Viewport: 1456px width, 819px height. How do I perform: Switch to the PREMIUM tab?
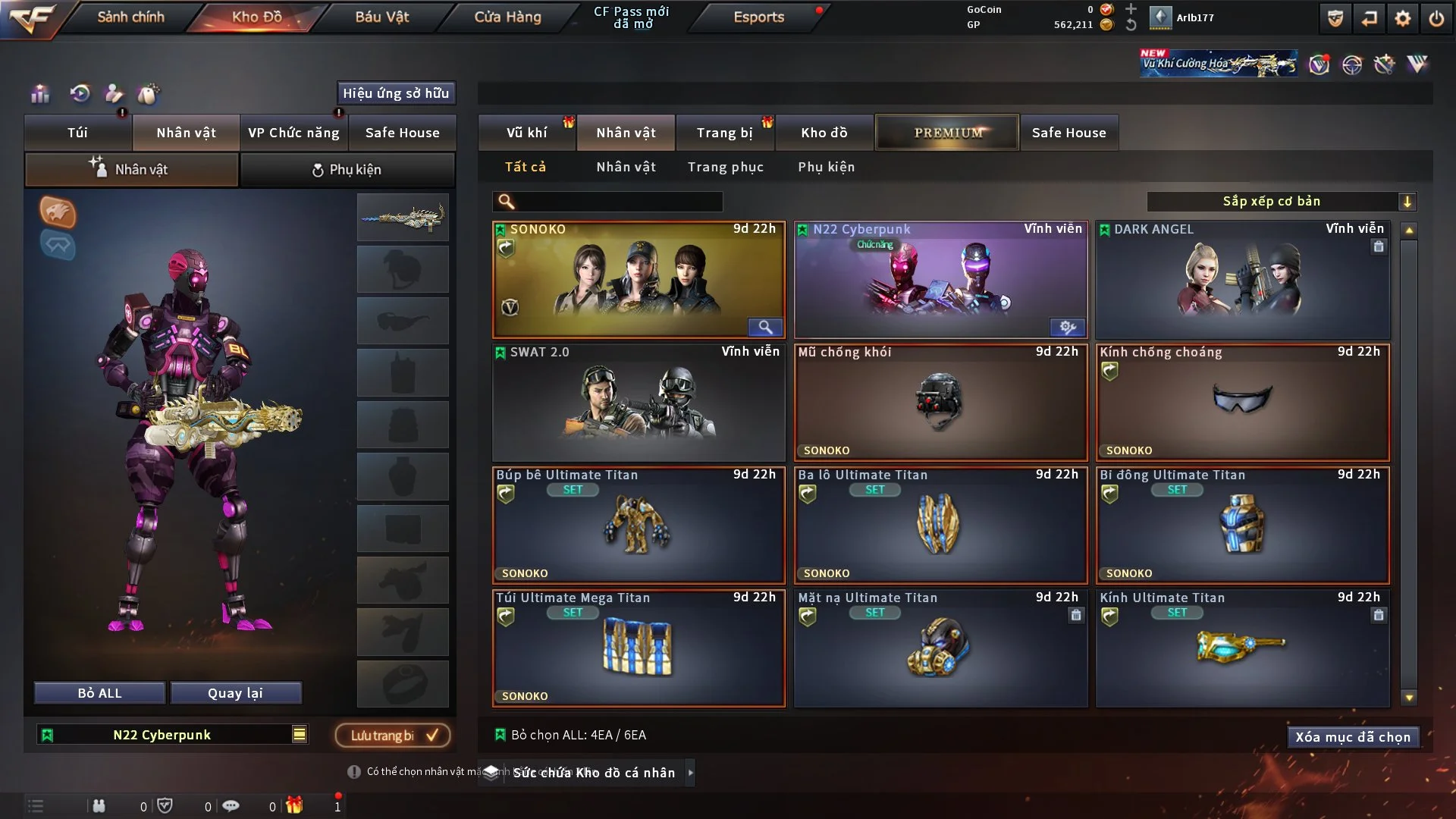click(x=947, y=133)
